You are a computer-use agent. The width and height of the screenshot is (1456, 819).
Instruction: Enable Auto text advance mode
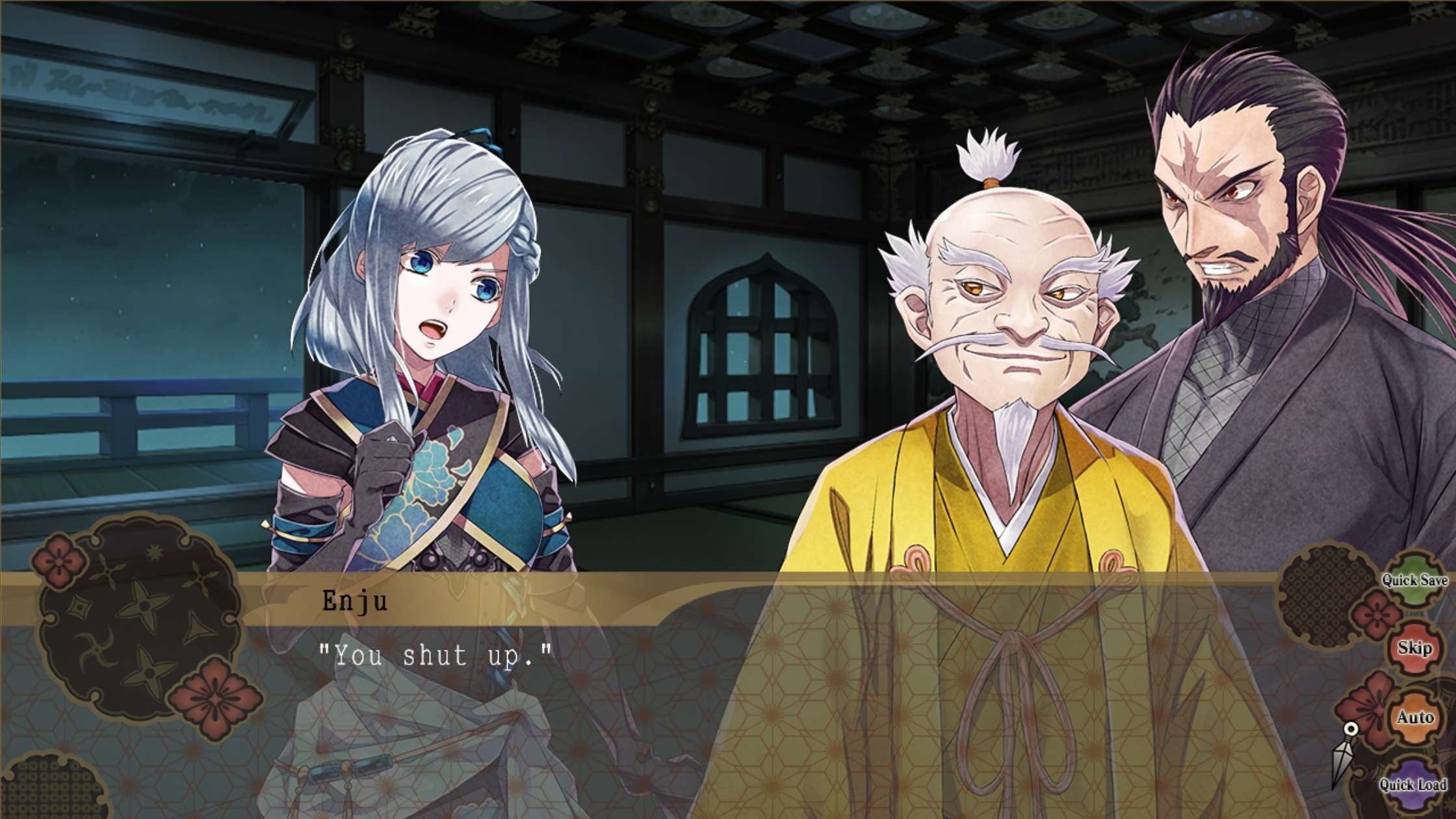(x=1415, y=717)
